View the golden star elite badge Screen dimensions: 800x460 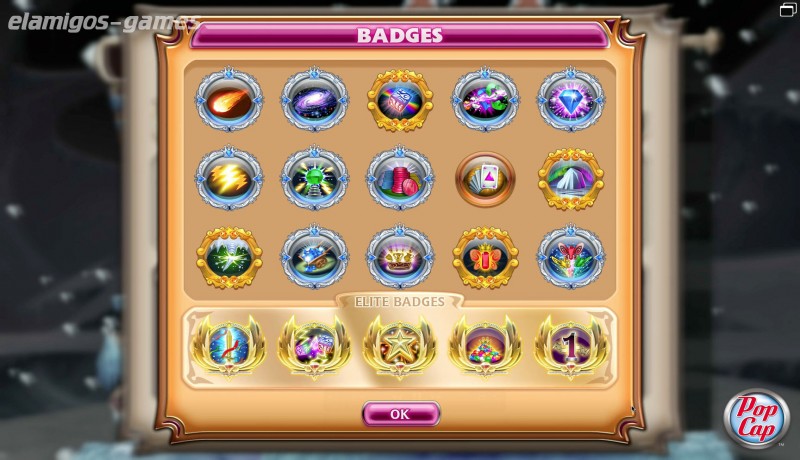[x=400, y=345]
